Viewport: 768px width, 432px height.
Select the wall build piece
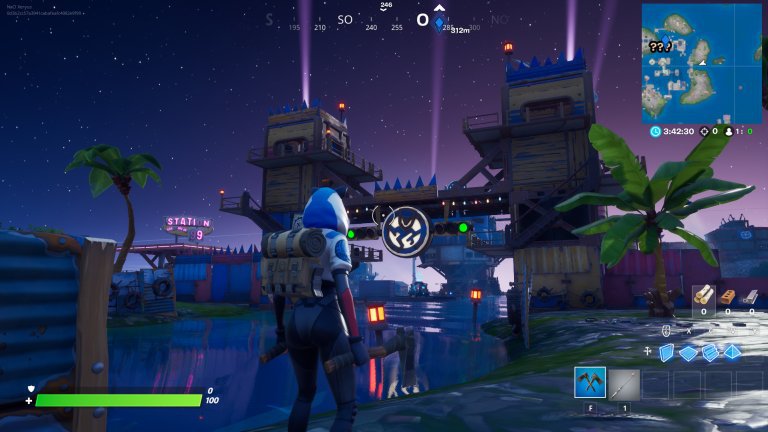pyautogui.click(x=666, y=352)
